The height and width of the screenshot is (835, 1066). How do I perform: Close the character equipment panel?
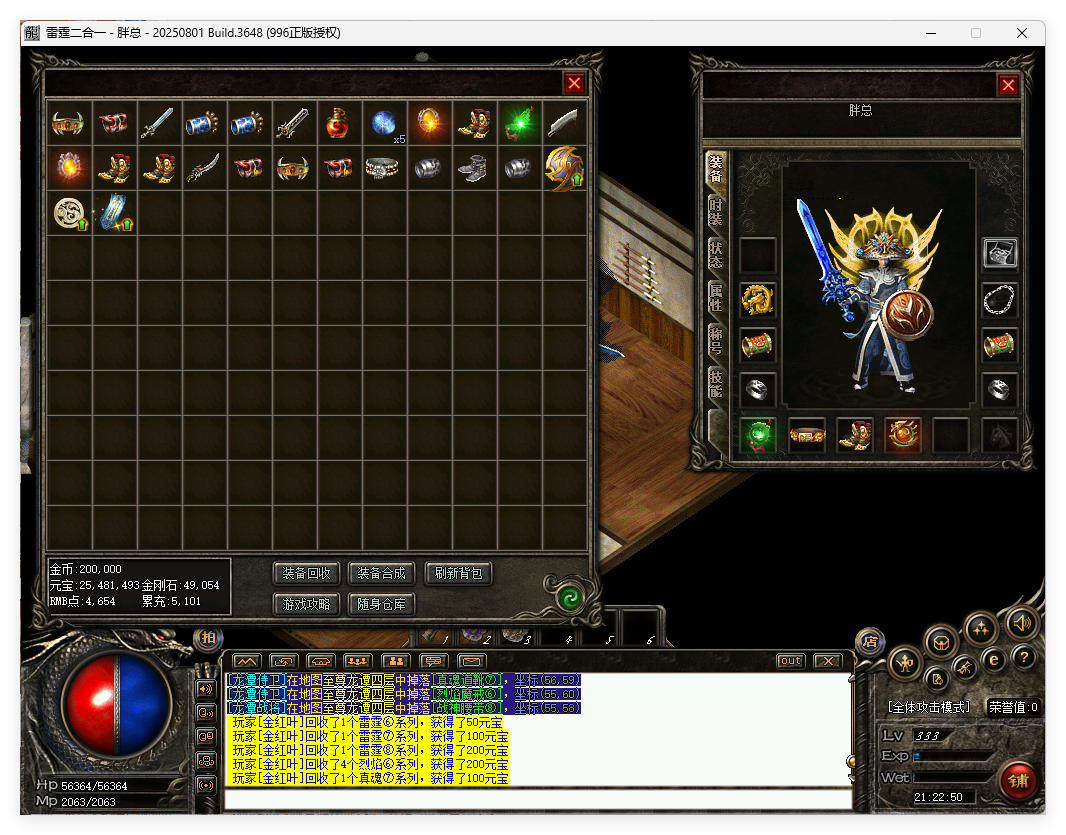tap(1008, 85)
